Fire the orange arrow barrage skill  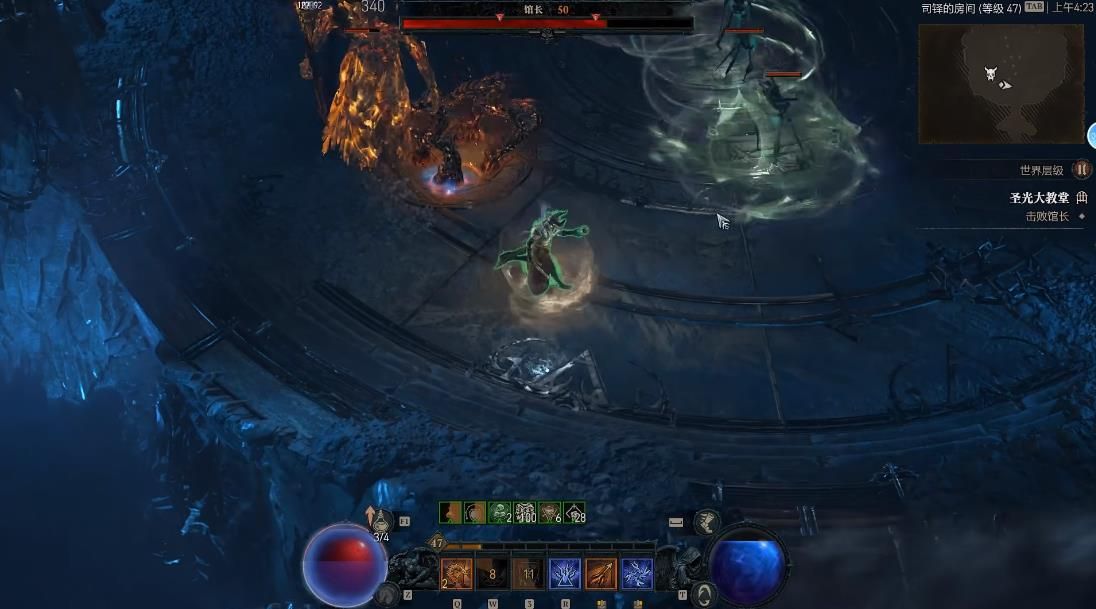[601, 574]
